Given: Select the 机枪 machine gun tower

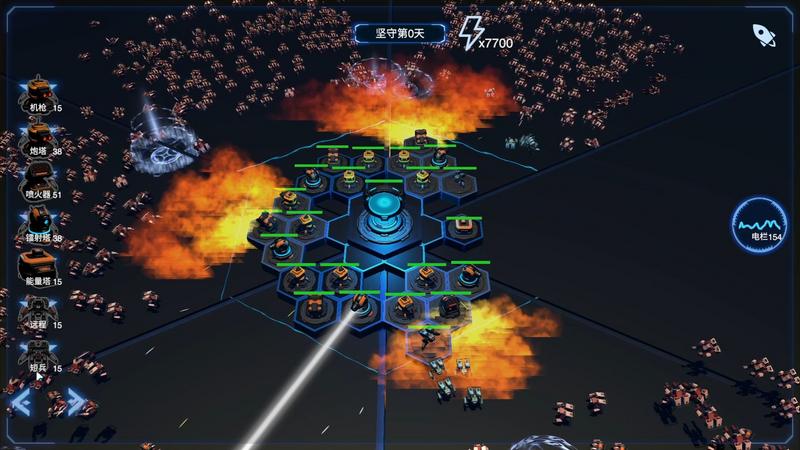Looking at the screenshot, I should tap(40, 90).
